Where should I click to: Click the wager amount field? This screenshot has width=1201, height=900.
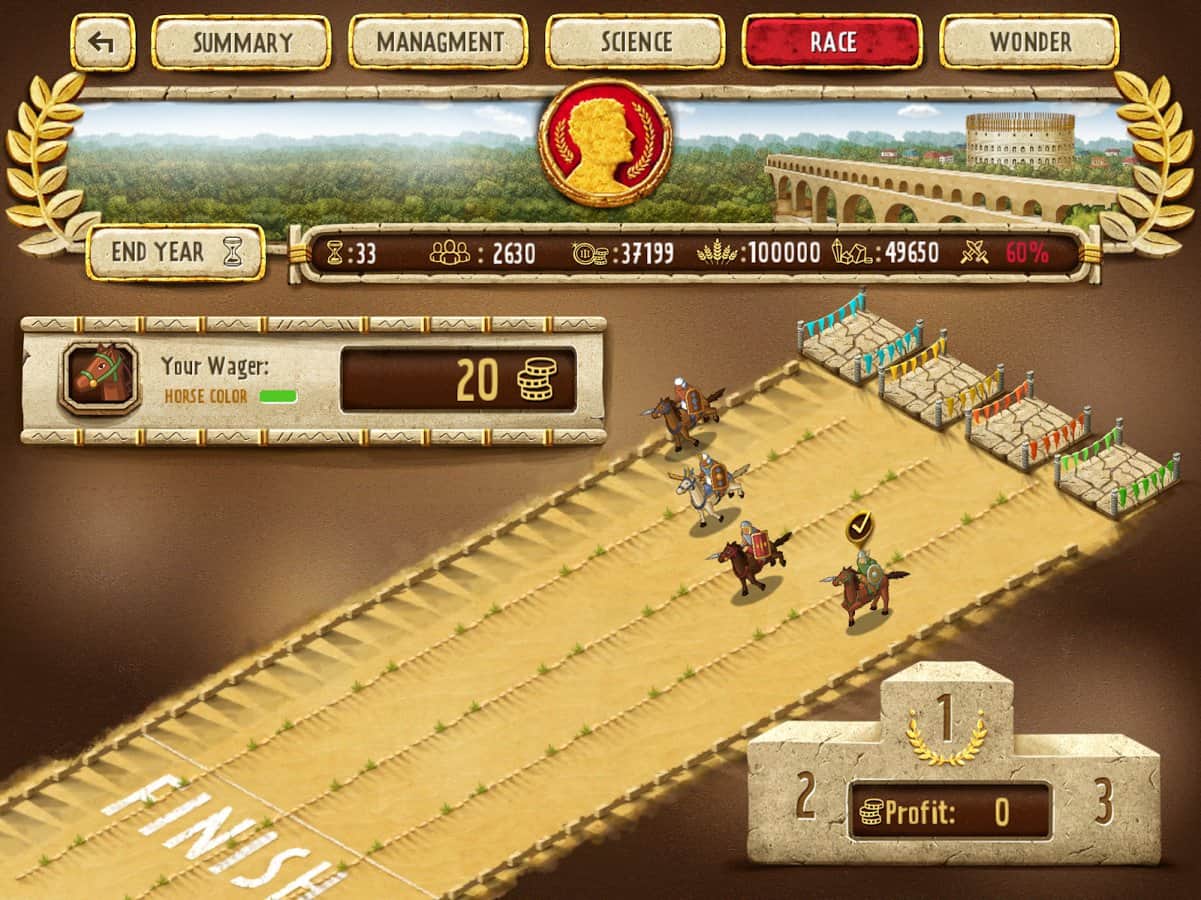tap(458, 380)
